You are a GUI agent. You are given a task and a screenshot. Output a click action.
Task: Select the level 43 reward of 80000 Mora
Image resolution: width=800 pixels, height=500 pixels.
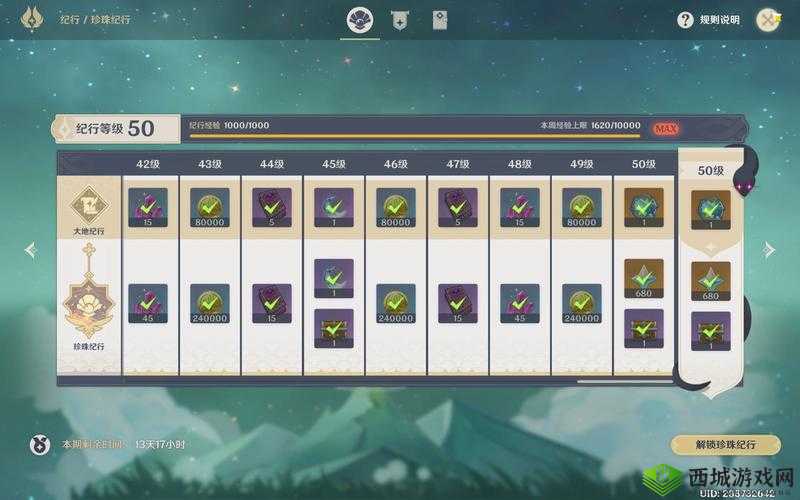click(x=210, y=207)
